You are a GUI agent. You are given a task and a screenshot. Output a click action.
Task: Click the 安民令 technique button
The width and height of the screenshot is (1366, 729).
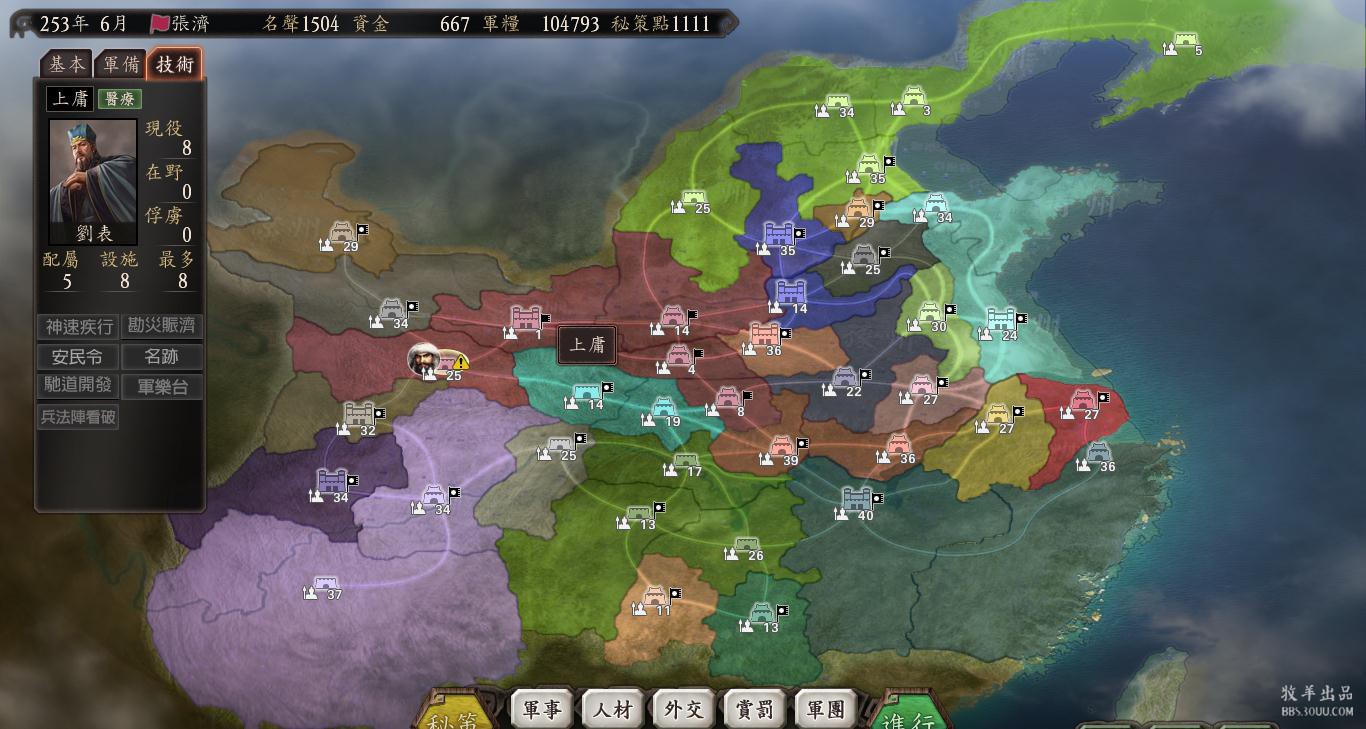(x=78, y=357)
